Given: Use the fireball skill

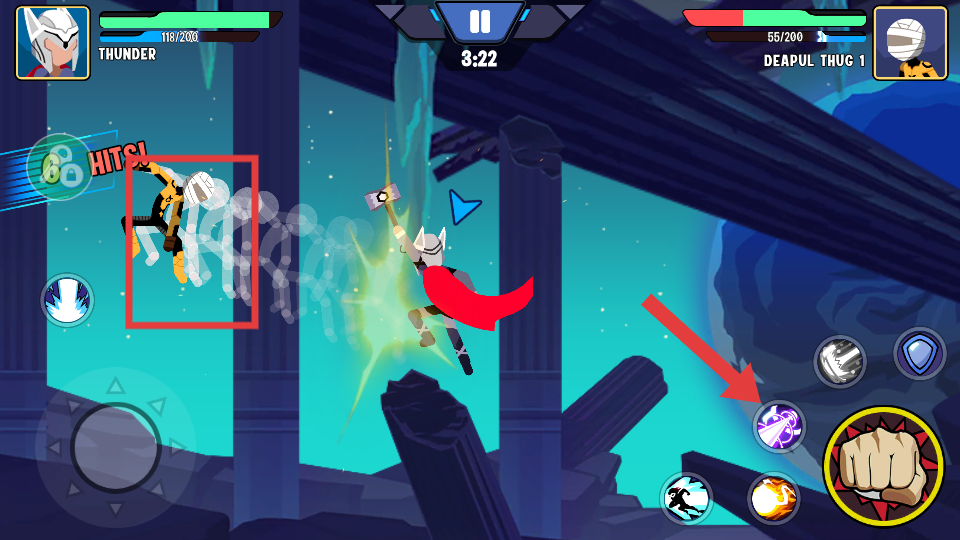Looking at the screenshot, I should (x=773, y=498).
